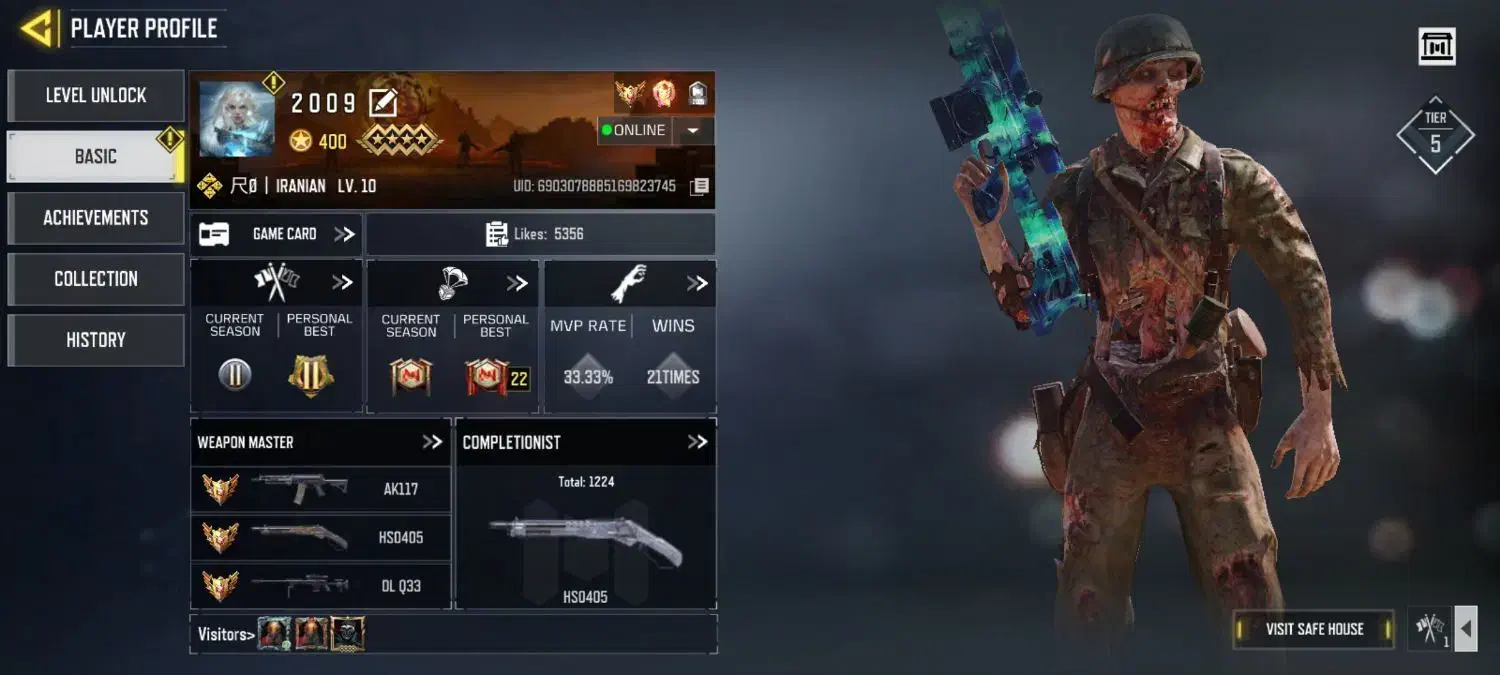Choose the DL Q33 weapon row
This screenshot has height=675, width=1500.
click(x=320, y=585)
